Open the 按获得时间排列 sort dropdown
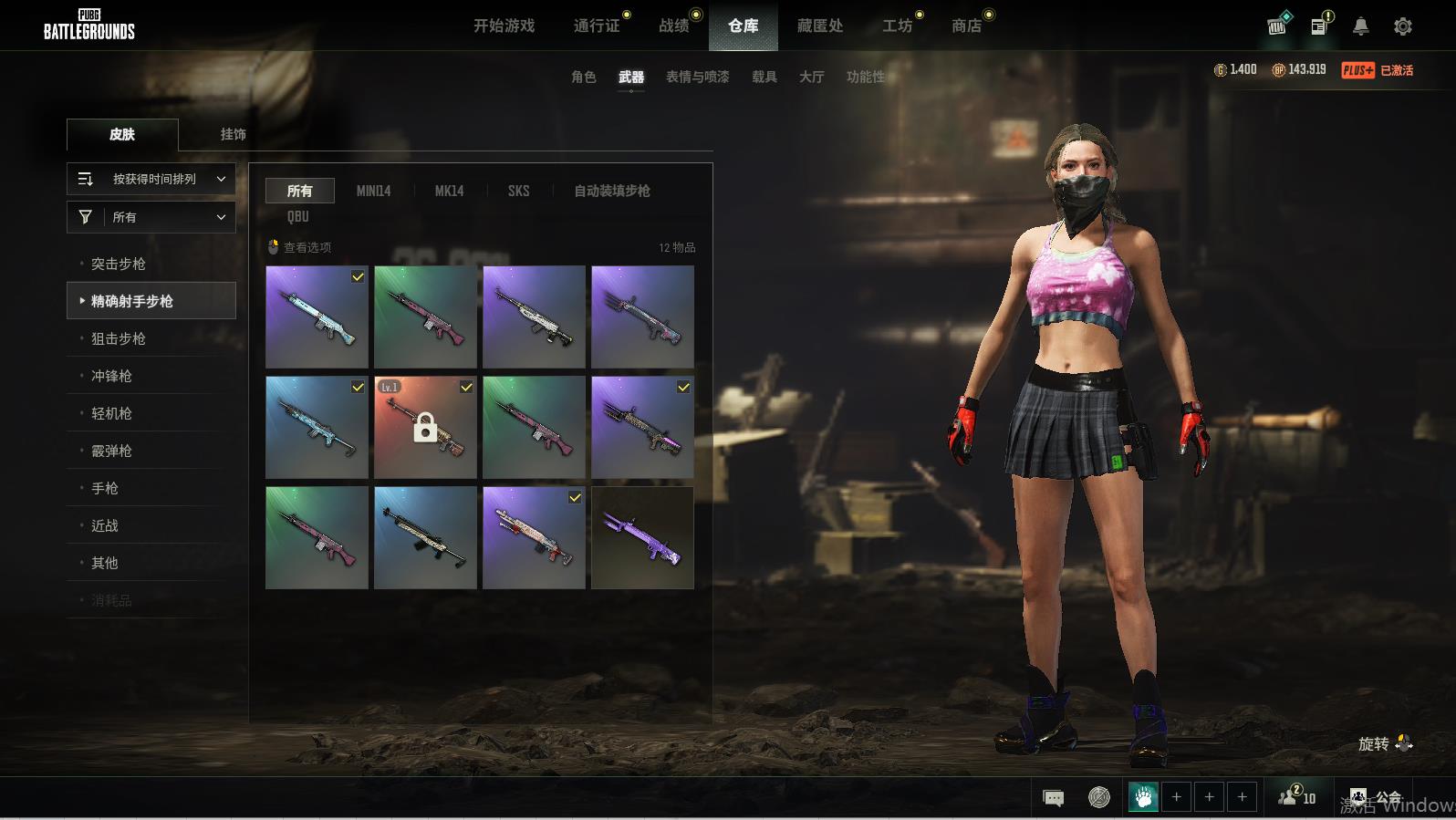1456x820 pixels. pos(151,179)
